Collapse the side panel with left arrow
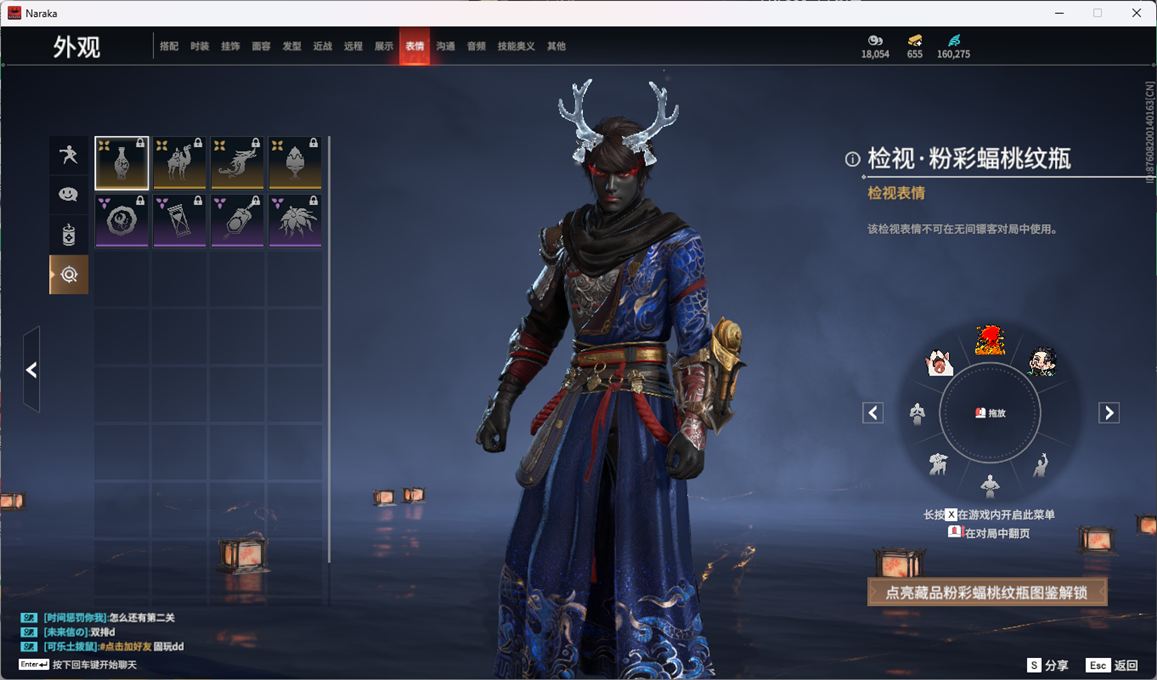 click(31, 370)
